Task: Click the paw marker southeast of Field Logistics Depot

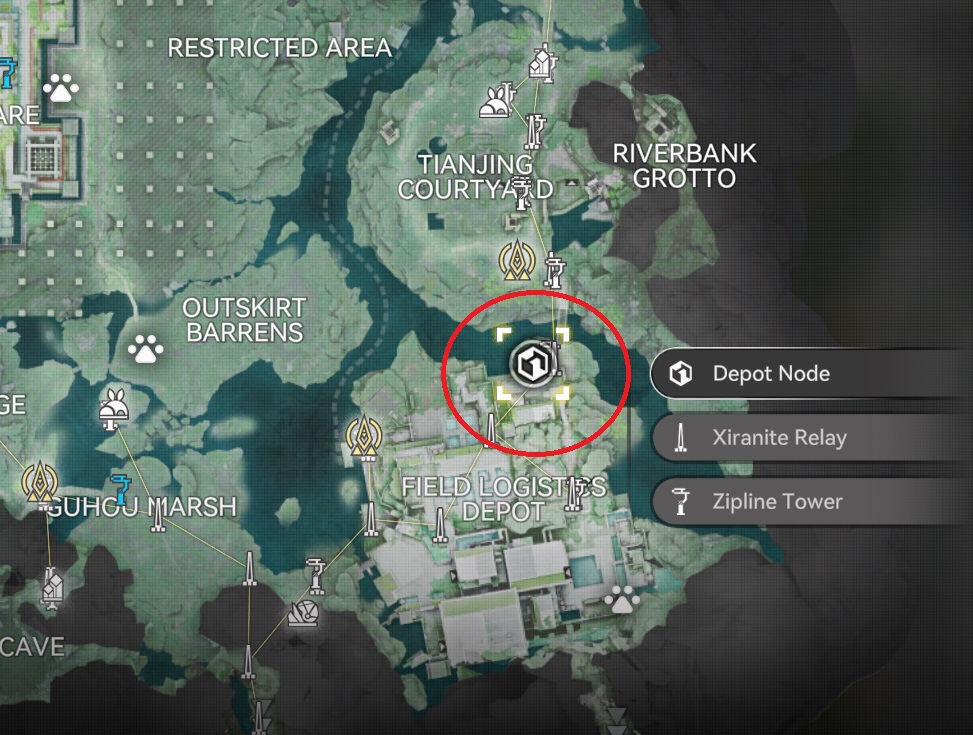Action: [622, 600]
